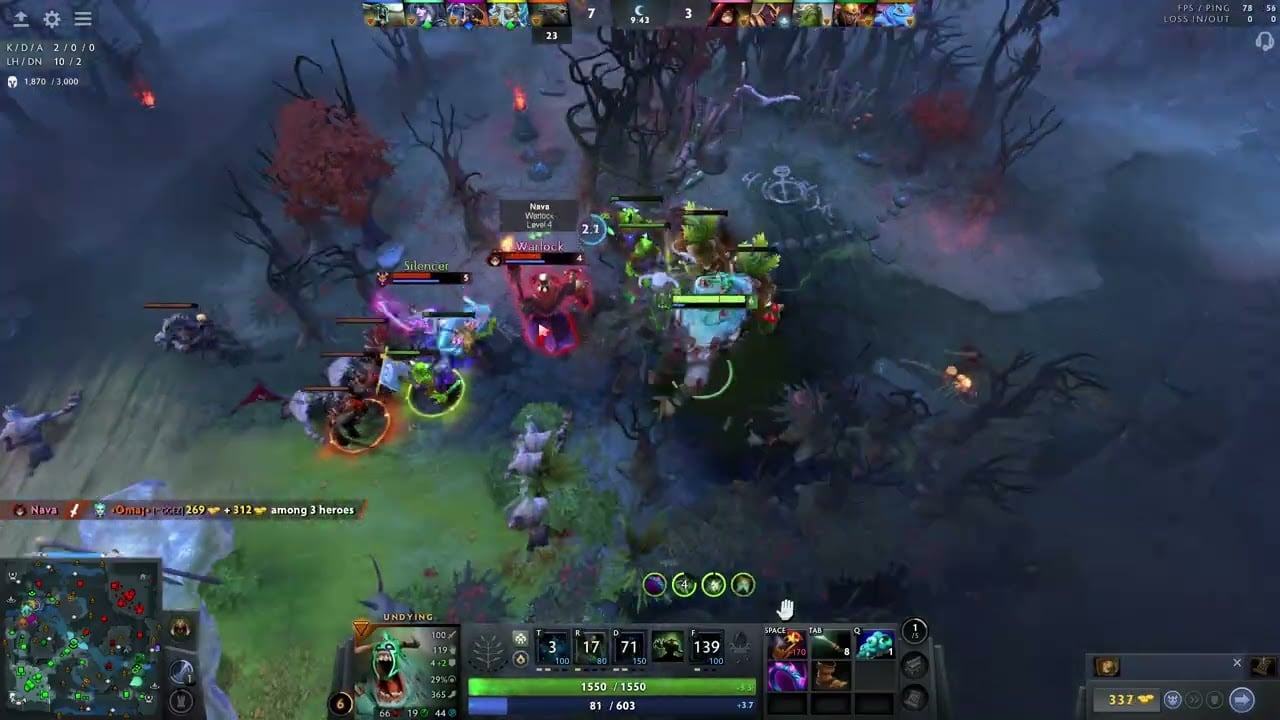Cast Soul Rip in the R slot
This screenshot has height=720, width=1280.
point(591,647)
